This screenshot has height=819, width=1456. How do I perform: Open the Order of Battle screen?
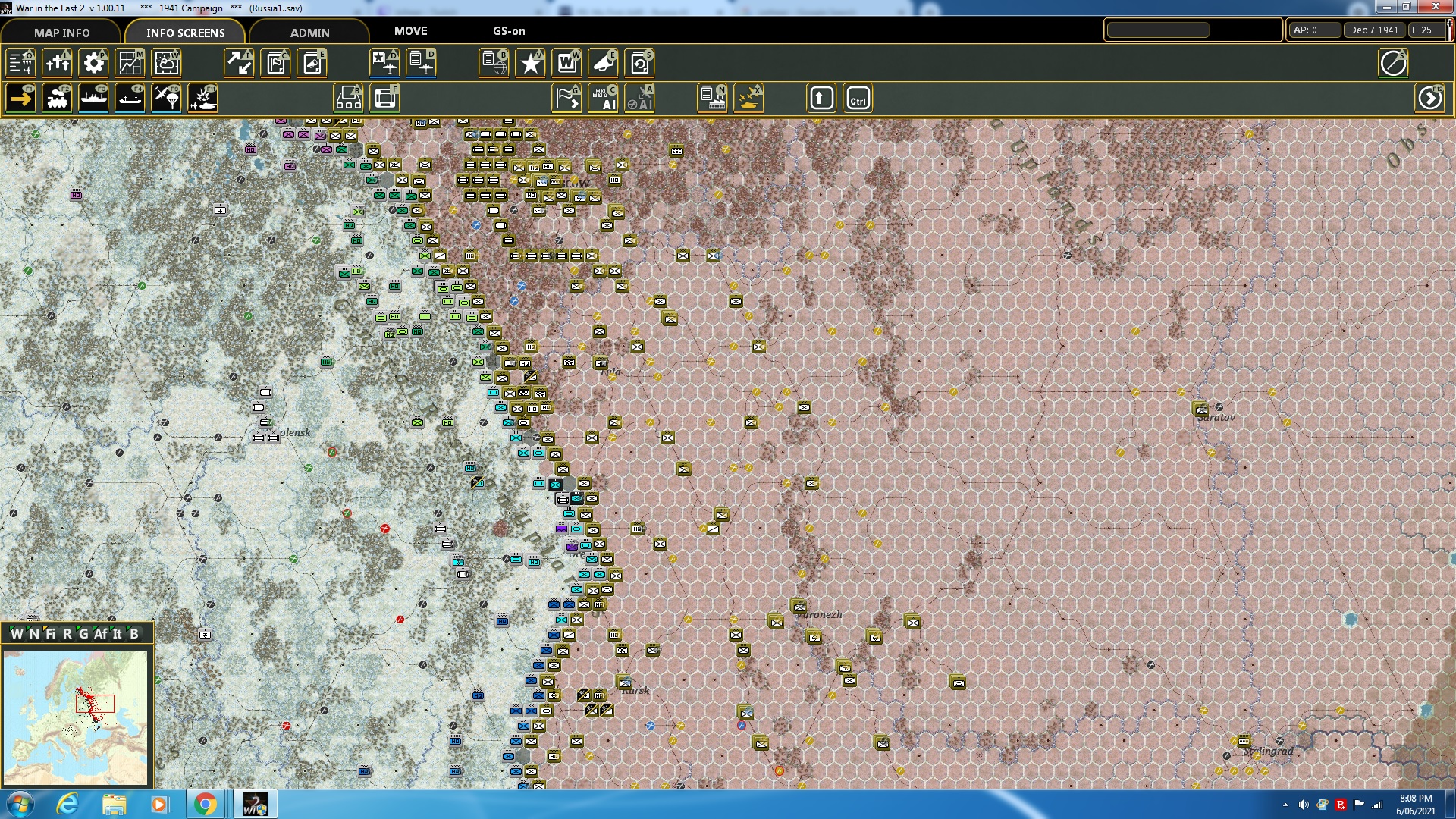coord(494,63)
